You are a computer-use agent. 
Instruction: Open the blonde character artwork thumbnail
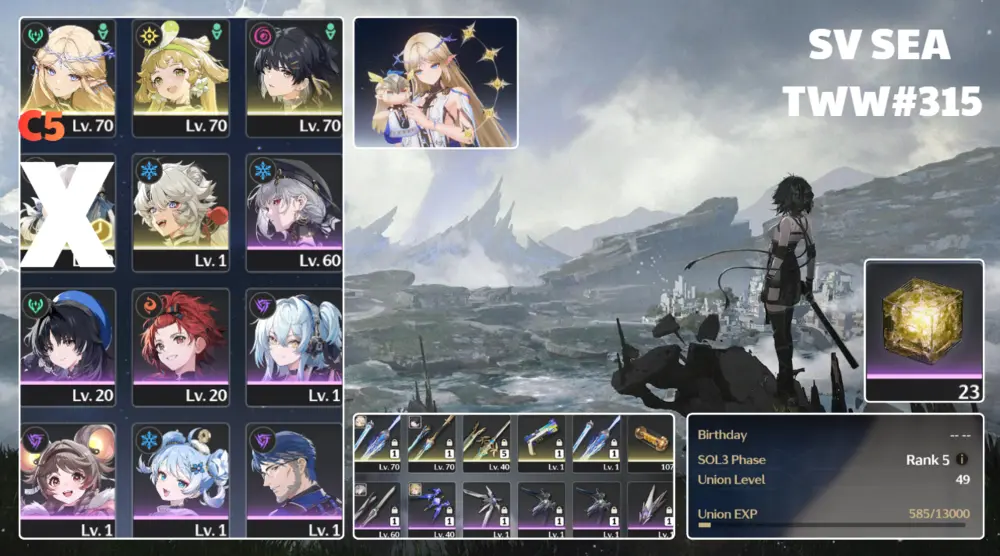click(x=435, y=82)
